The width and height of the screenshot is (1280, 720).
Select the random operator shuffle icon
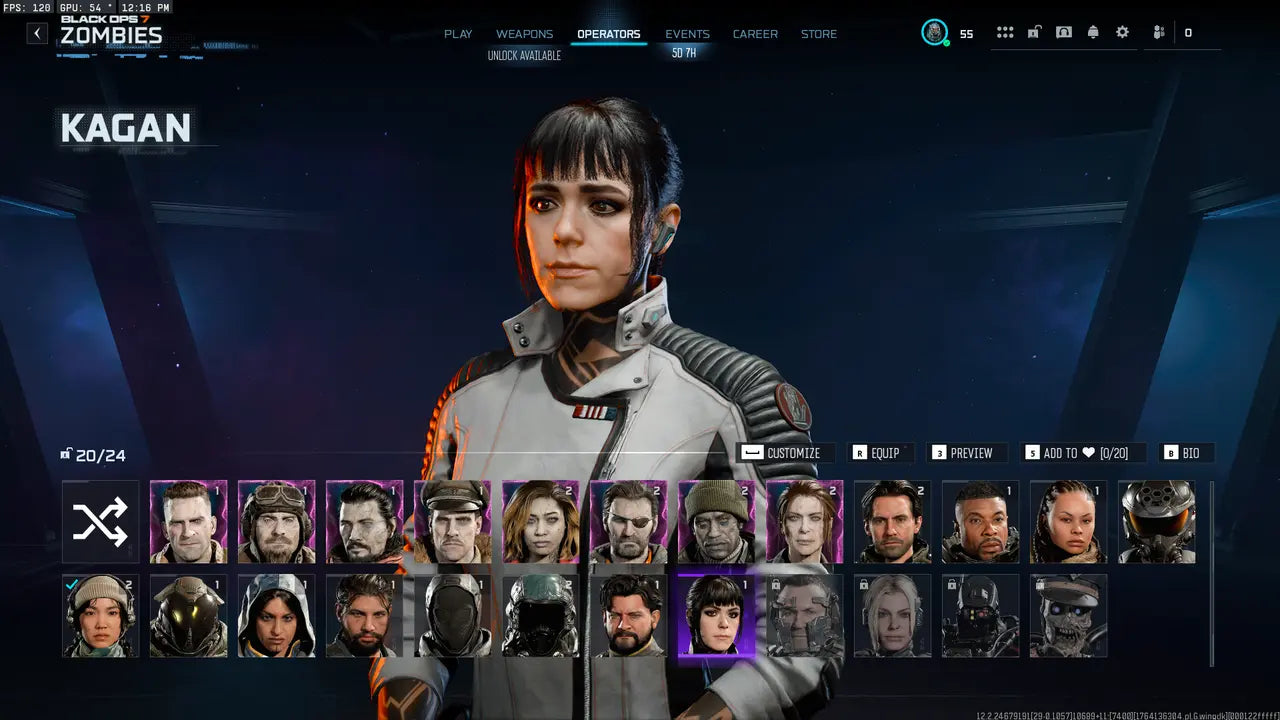pyautogui.click(x=100, y=520)
